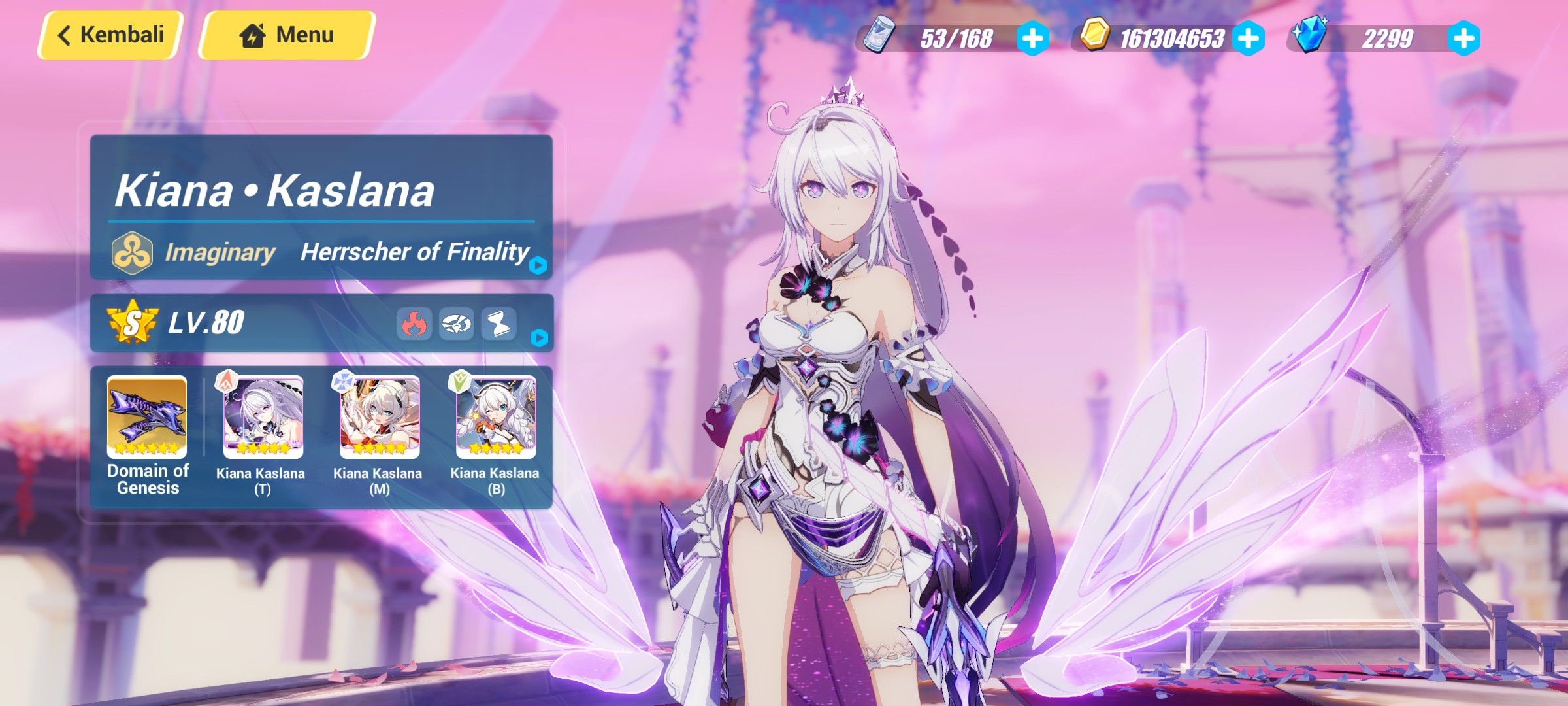Add coins using the plus next to 161304653

[1250, 37]
